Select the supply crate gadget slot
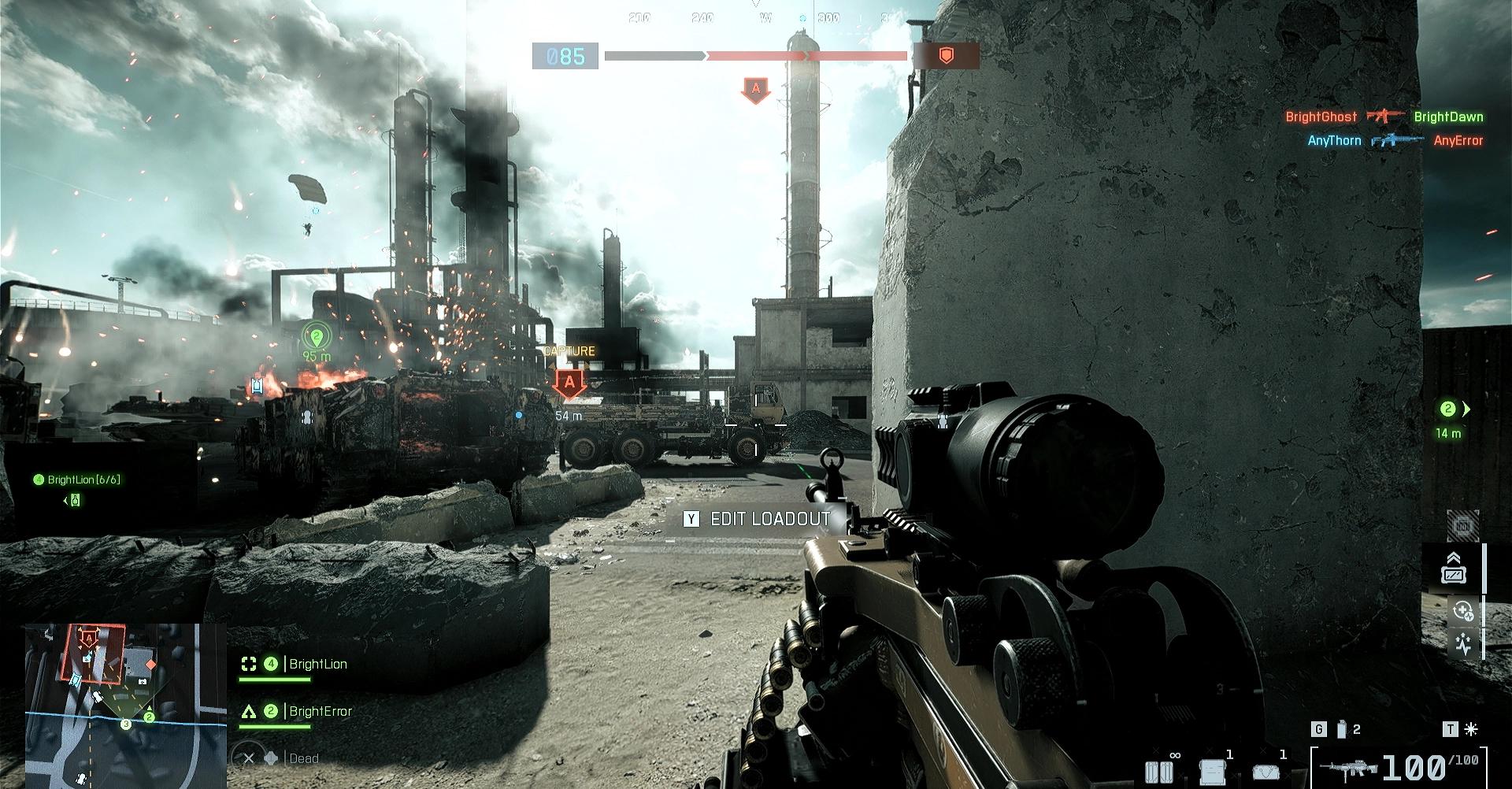This screenshot has height=789, width=1512. pyautogui.click(x=1212, y=770)
